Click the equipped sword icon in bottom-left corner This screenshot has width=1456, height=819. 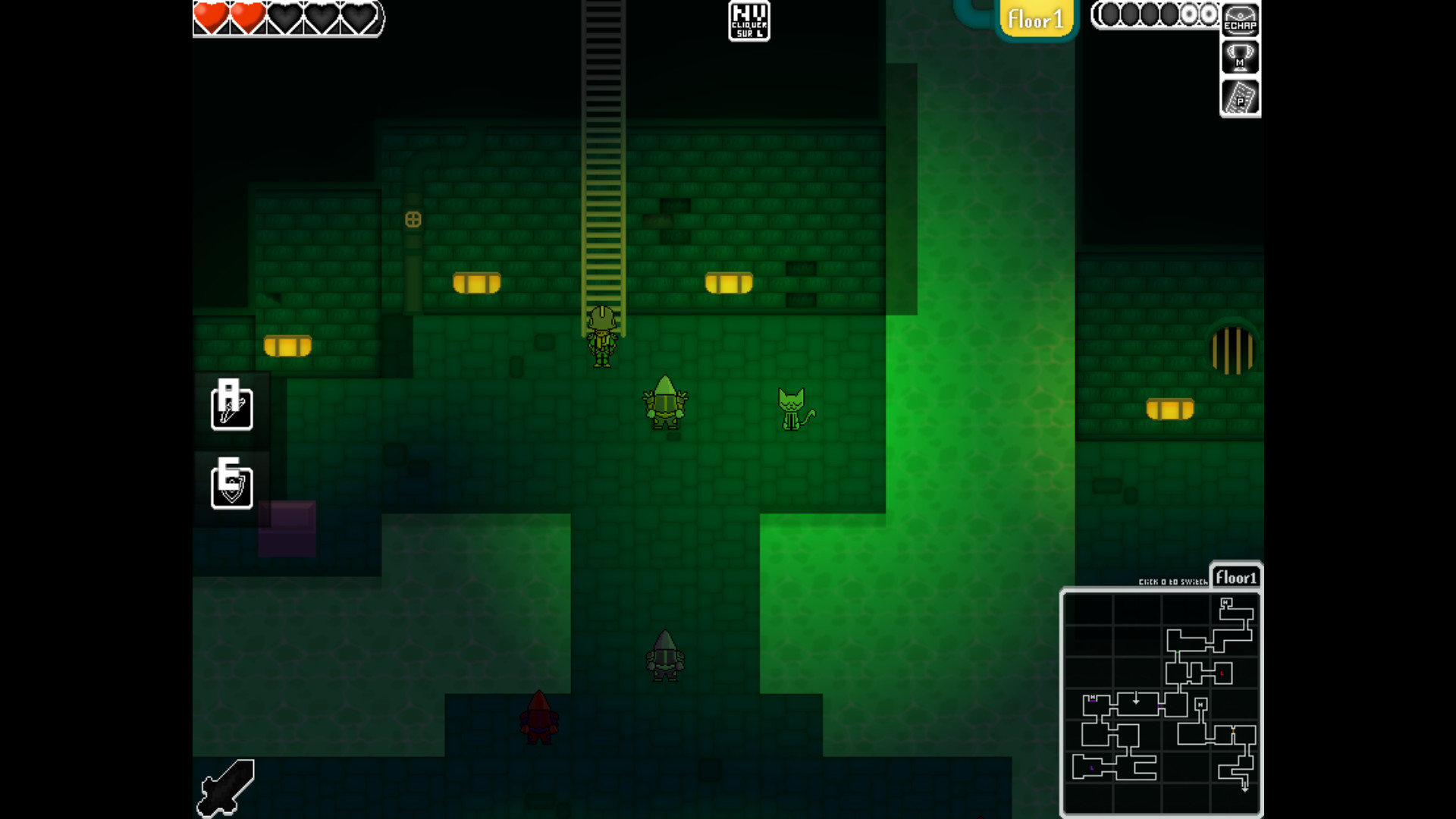pos(225,787)
